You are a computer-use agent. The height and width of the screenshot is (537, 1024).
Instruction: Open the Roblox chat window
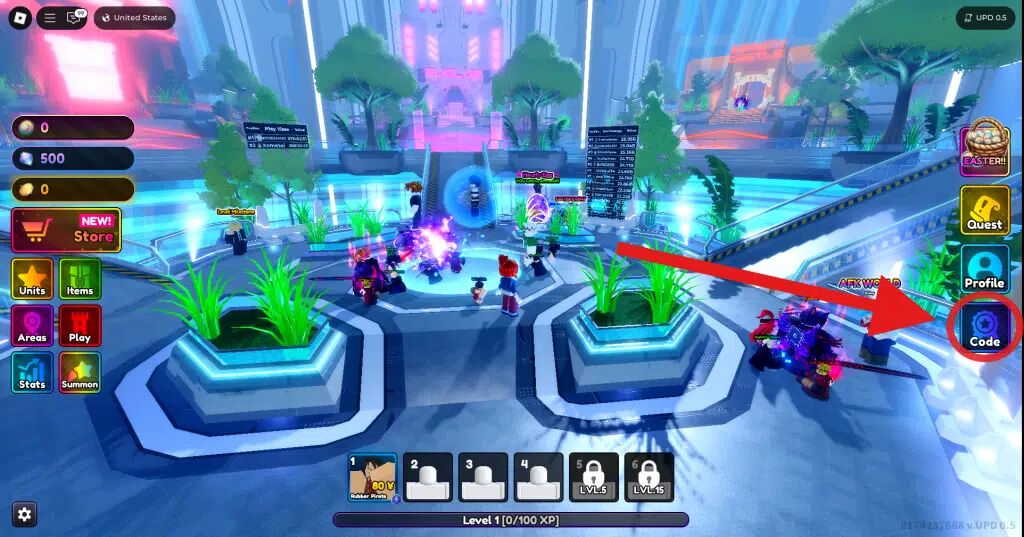[x=74, y=18]
